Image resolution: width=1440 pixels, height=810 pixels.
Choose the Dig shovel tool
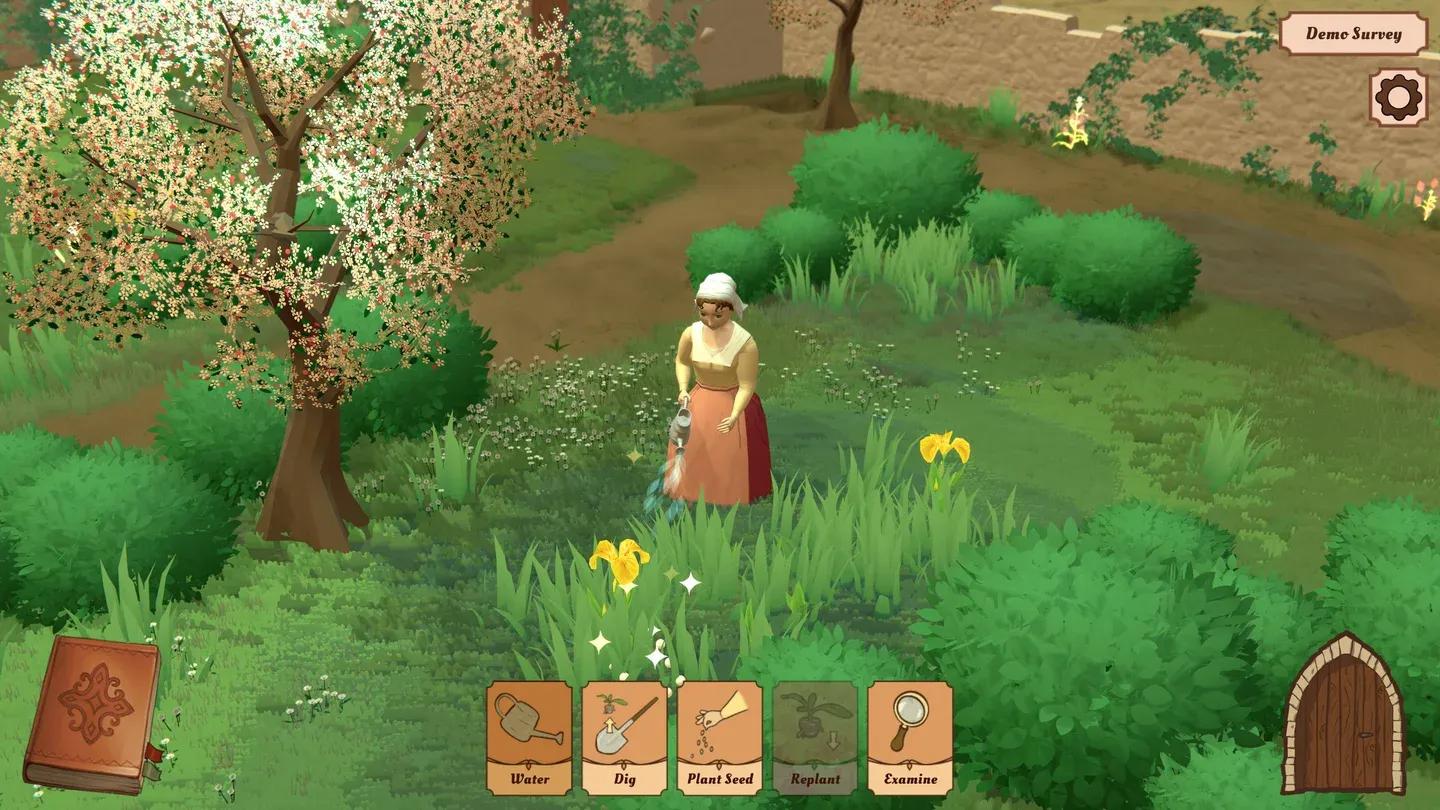(625, 738)
